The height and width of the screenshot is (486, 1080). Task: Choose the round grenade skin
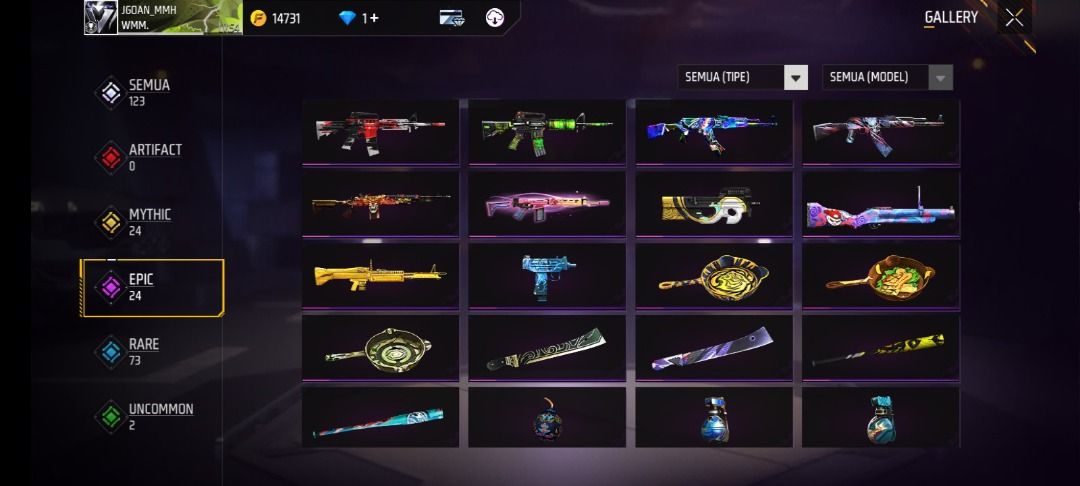[547, 417]
